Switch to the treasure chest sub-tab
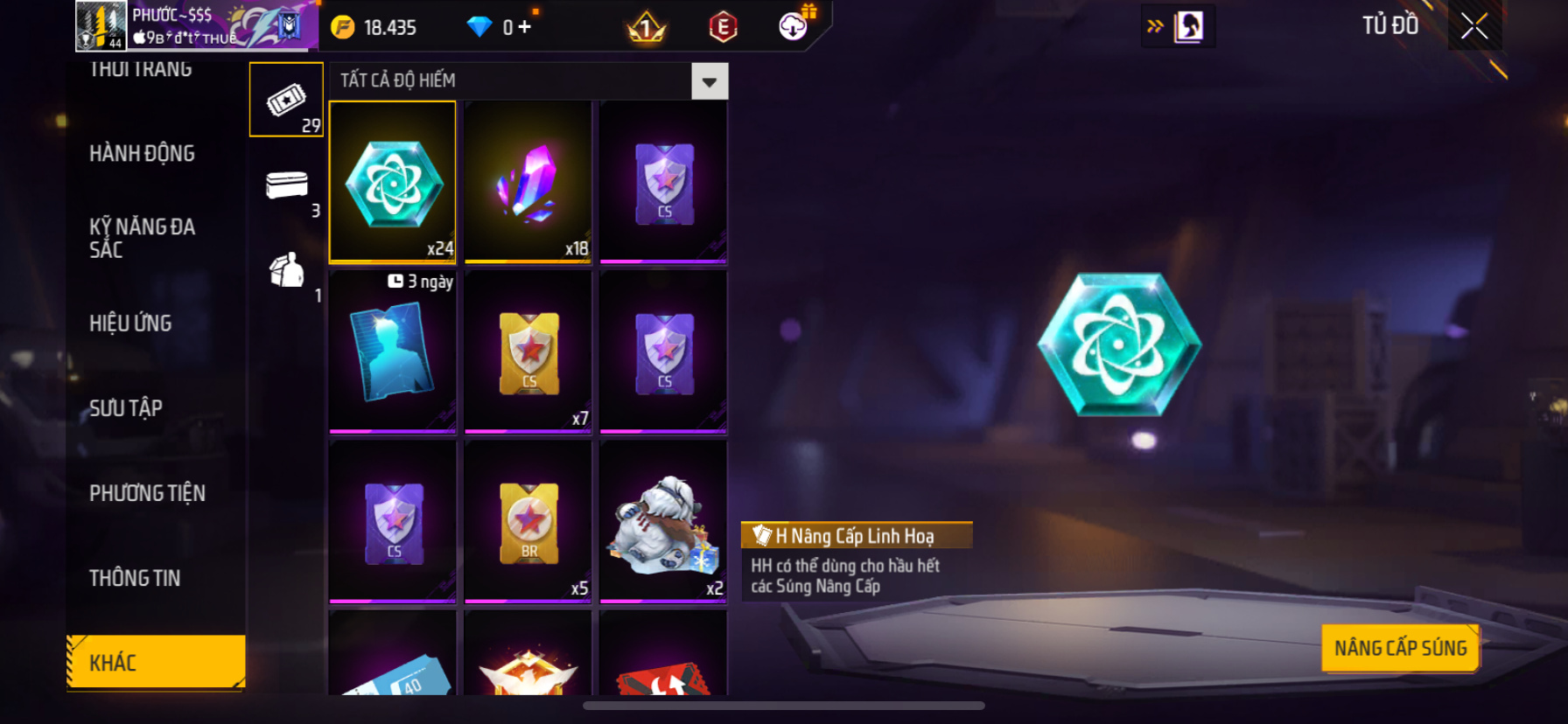1568x724 pixels. point(287,185)
